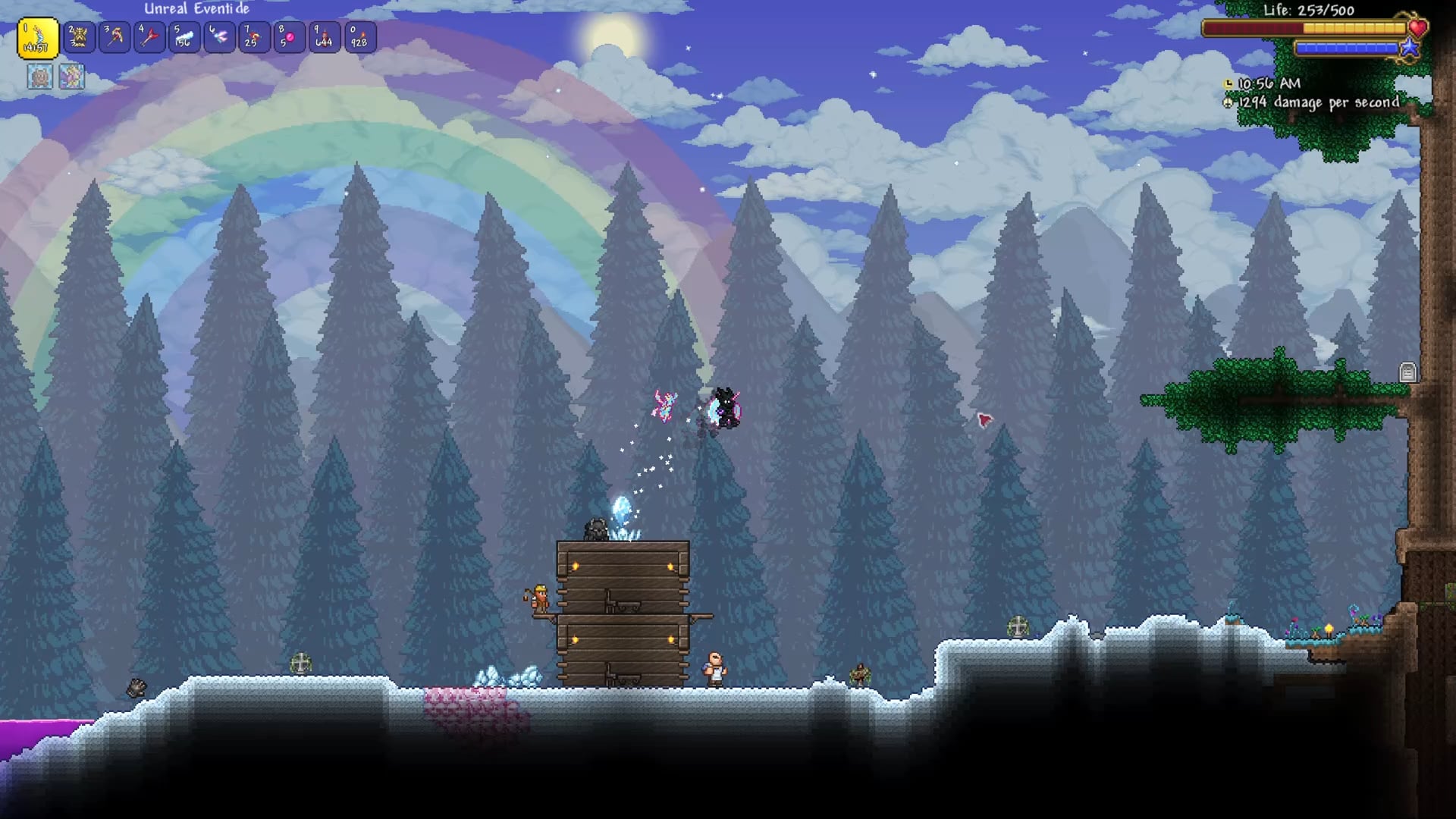The image size is (1456, 819).
Task: Equip the torch stack of 928
Action: [x=359, y=37]
